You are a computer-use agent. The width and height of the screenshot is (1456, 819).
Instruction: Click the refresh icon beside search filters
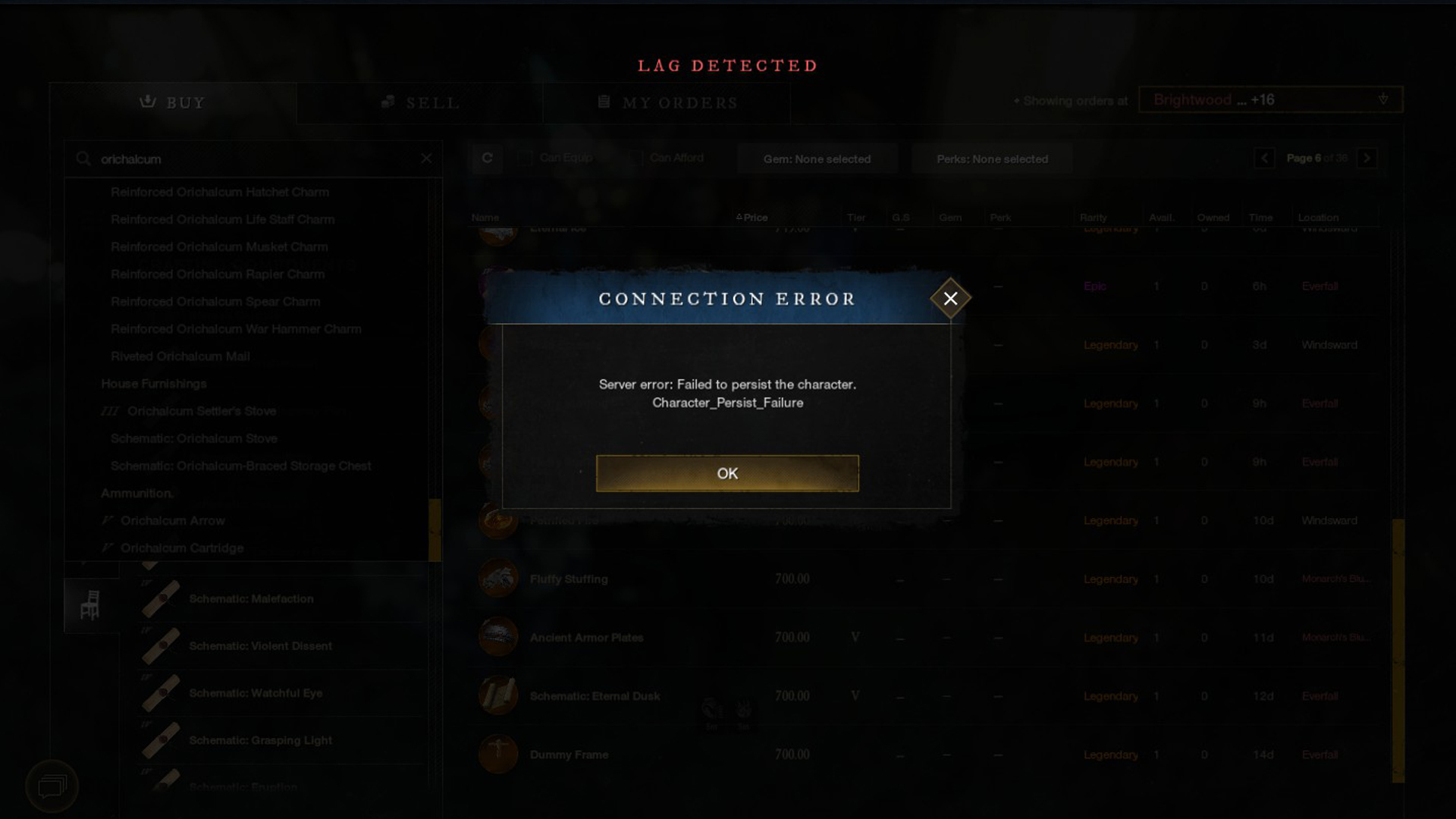point(487,158)
